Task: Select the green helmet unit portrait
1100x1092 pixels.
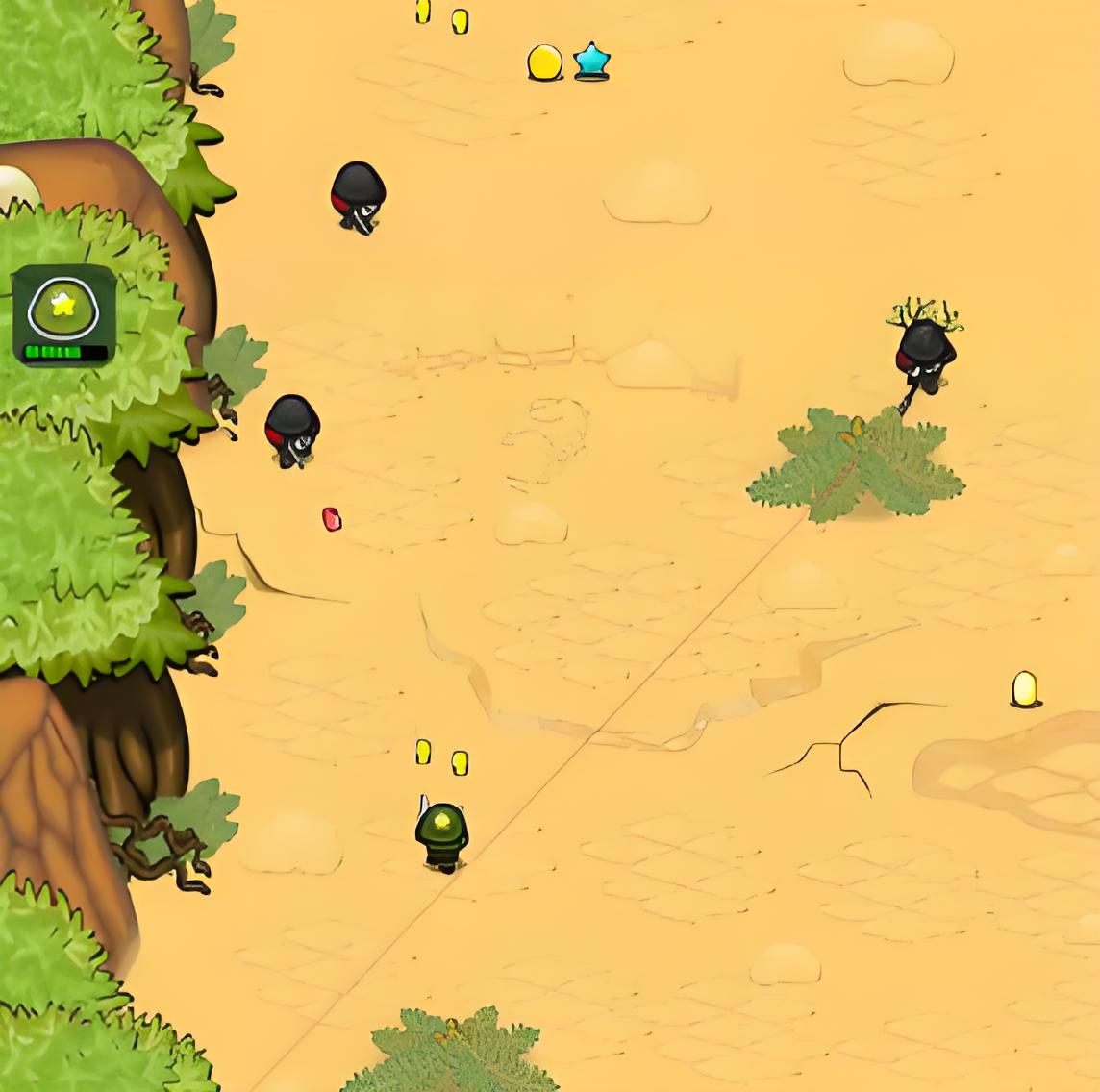Action: 63,313
